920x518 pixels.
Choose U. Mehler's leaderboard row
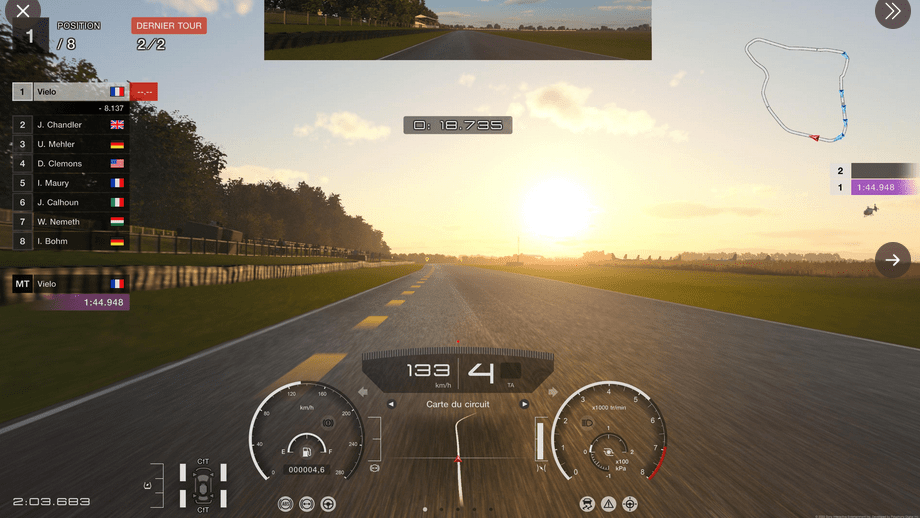pyautogui.click(x=70, y=144)
